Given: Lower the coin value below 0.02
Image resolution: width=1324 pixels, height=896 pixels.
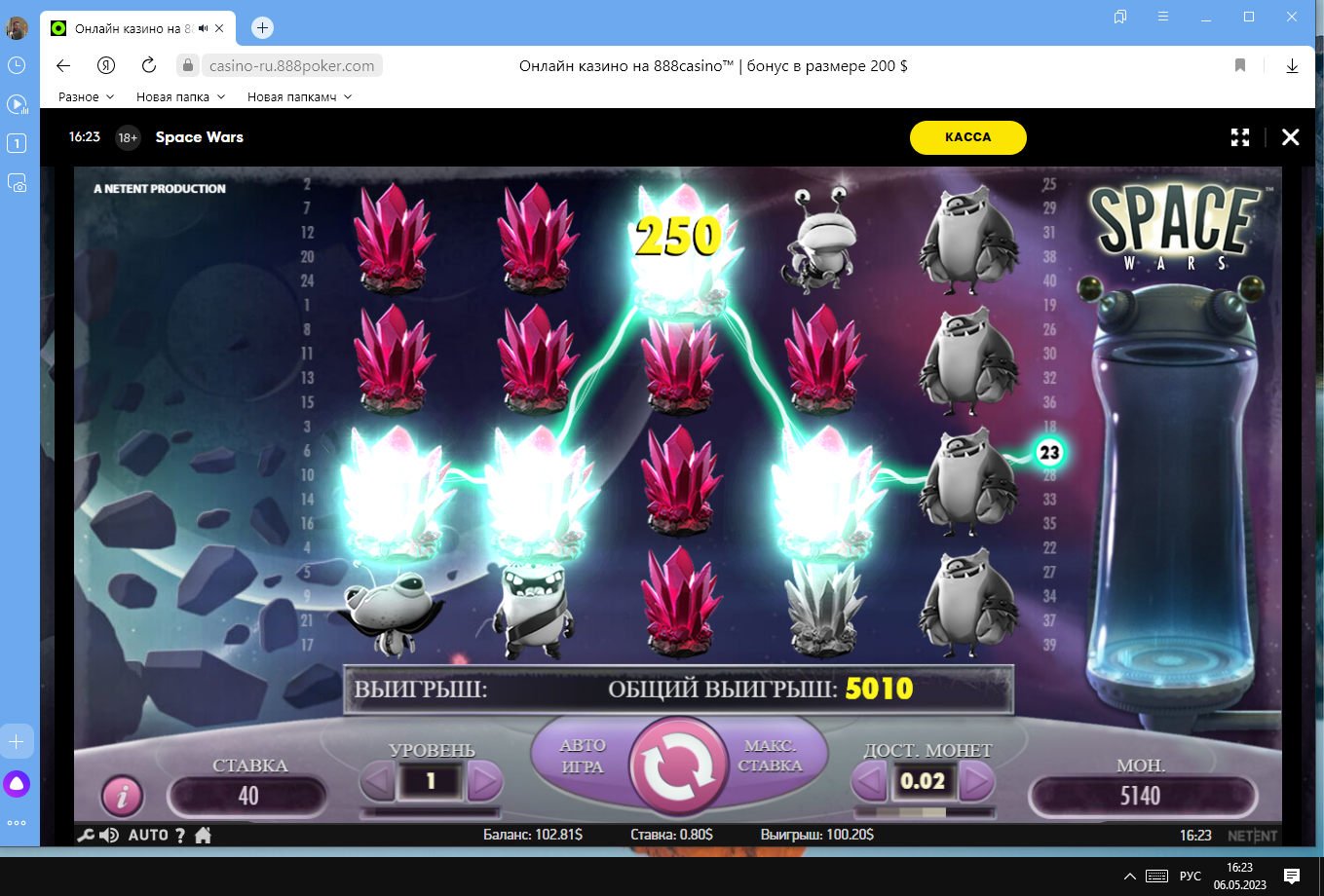Looking at the screenshot, I should point(870,781).
